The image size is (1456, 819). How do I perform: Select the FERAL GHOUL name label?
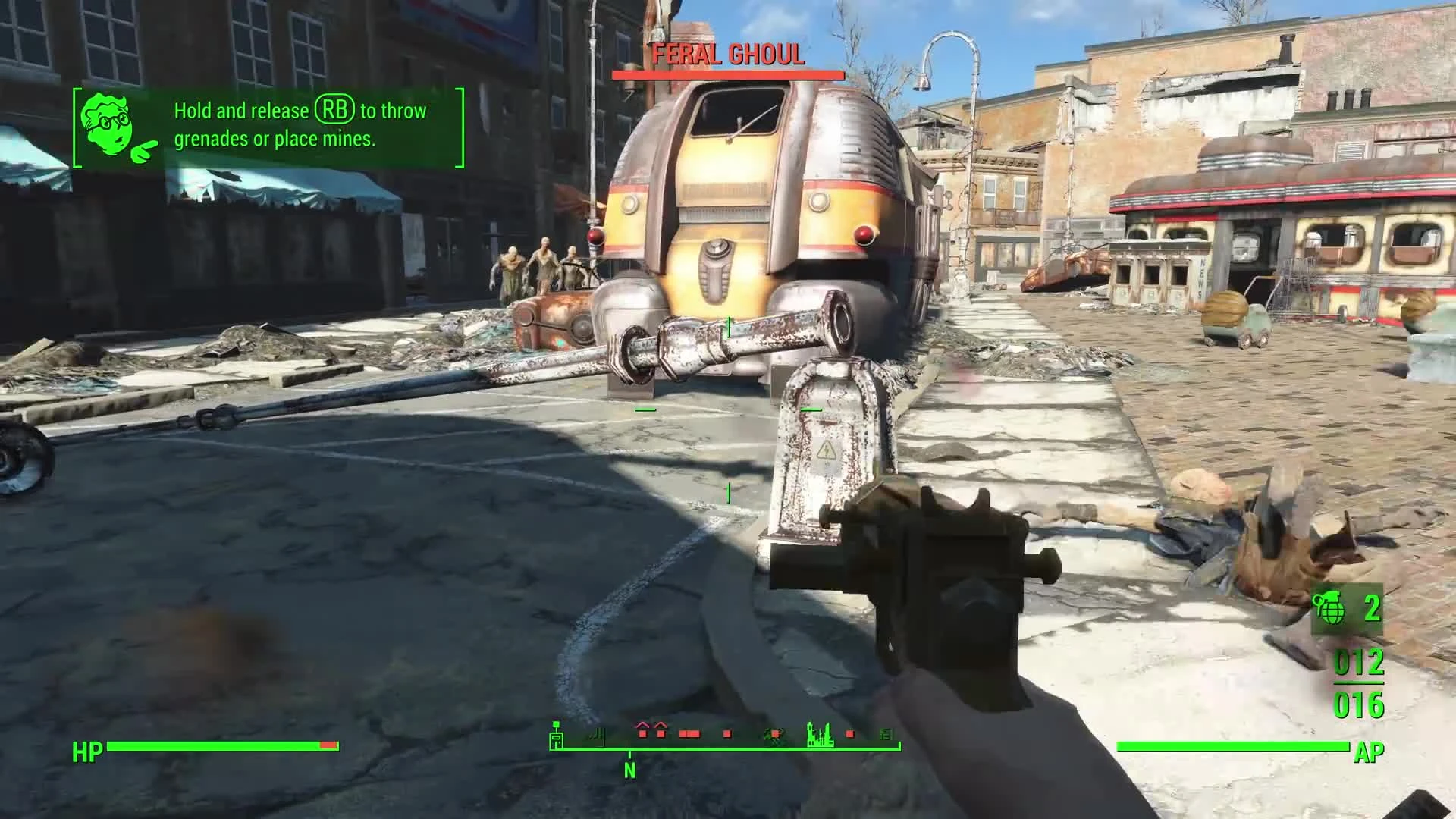(728, 55)
